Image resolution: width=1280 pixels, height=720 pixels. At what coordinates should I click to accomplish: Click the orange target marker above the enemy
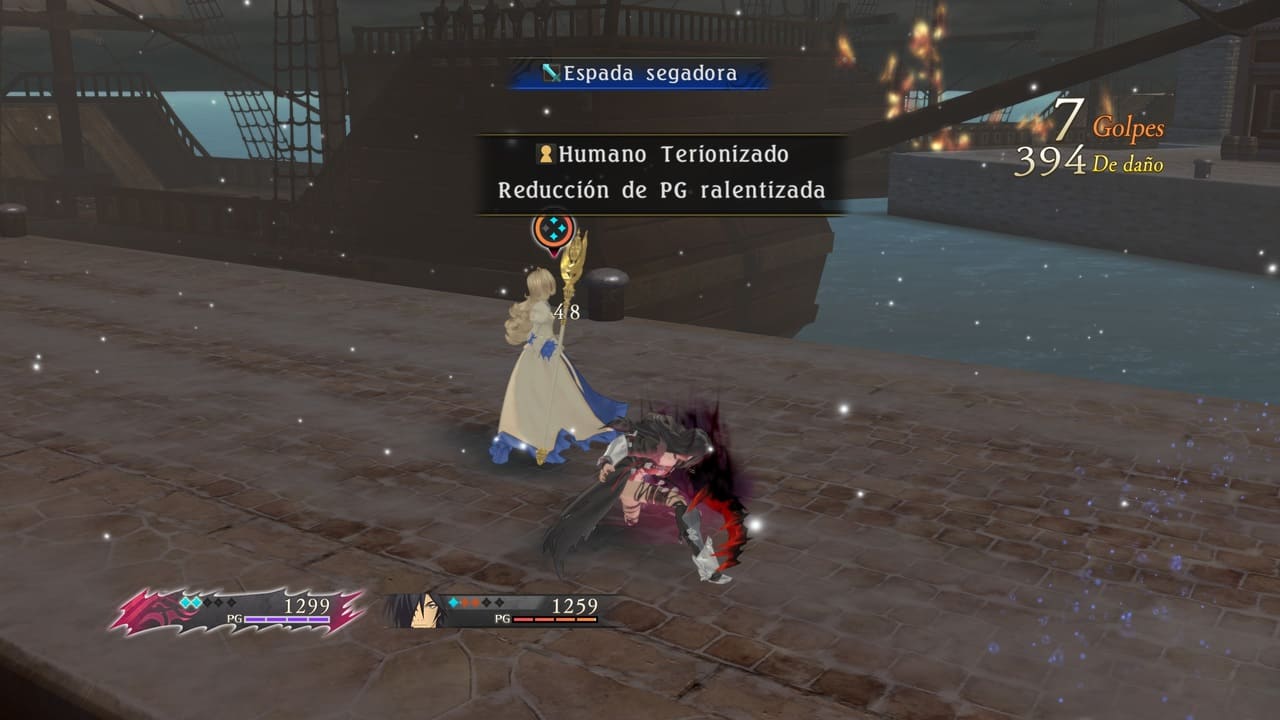pyautogui.click(x=553, y=231)
